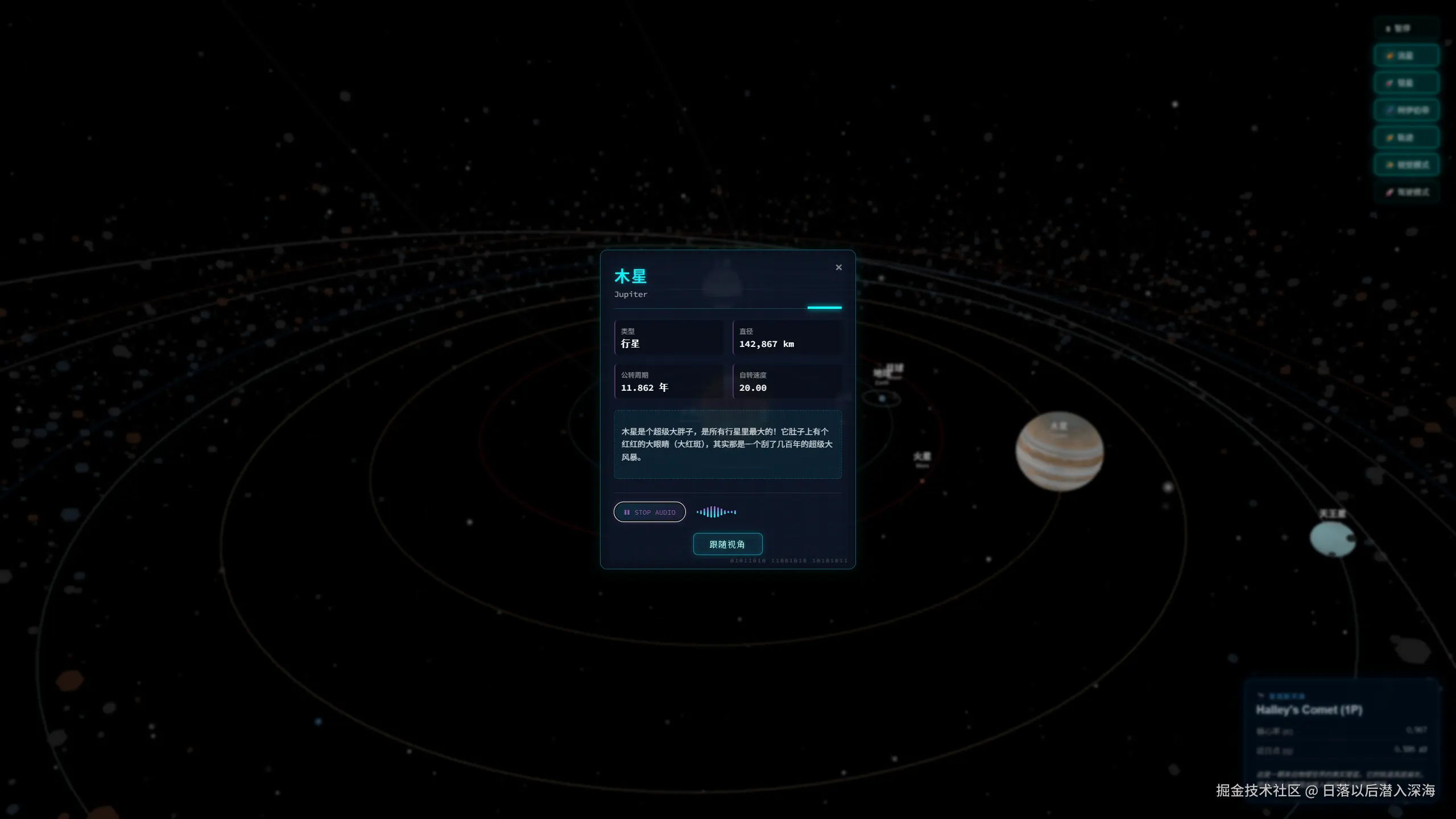Toggle the 柯伊伯带 Kuiper belt button
Viewport: 1456px width, 819px height.
[x=1406, y=110]
